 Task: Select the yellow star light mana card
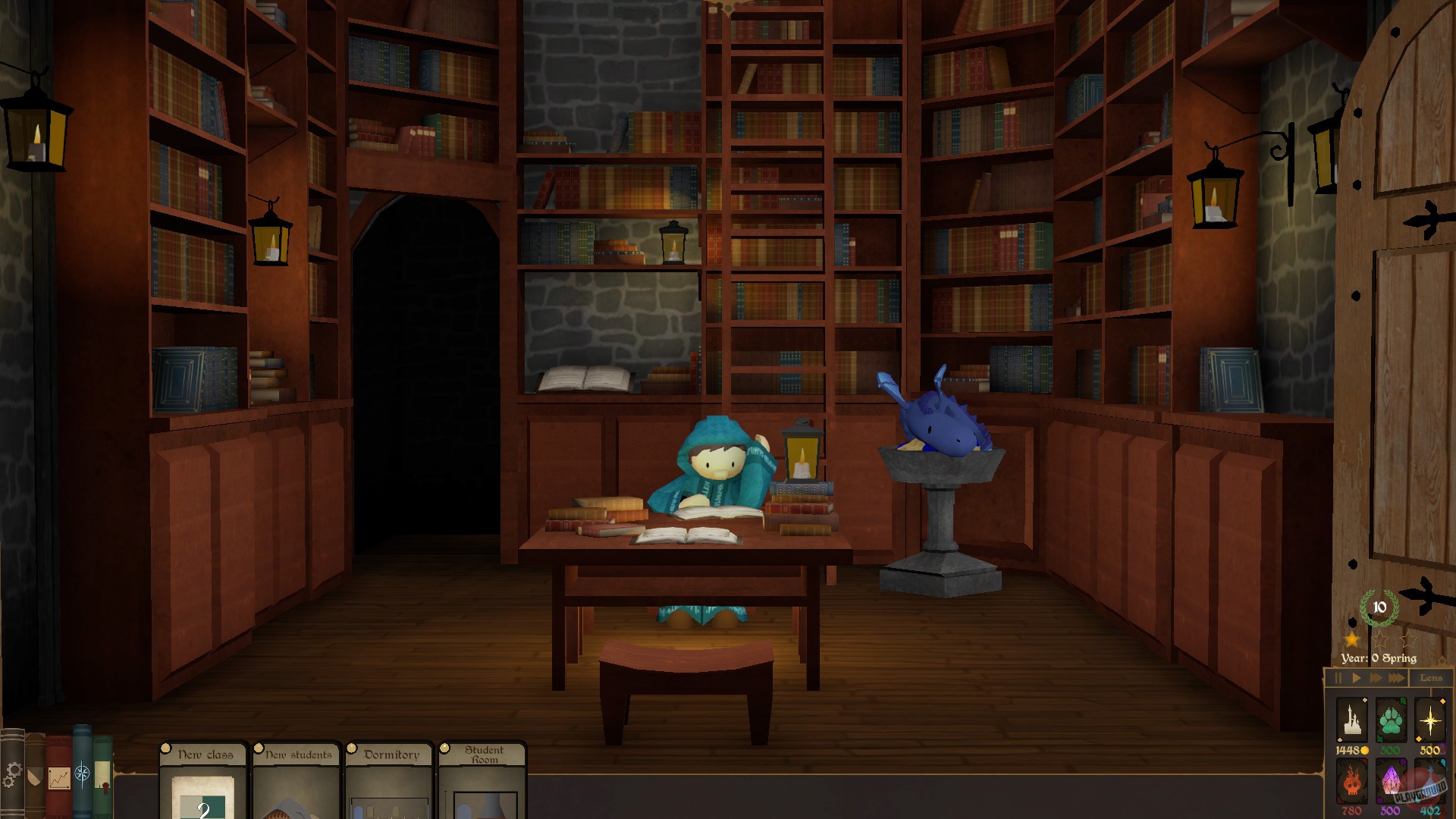1429,719
